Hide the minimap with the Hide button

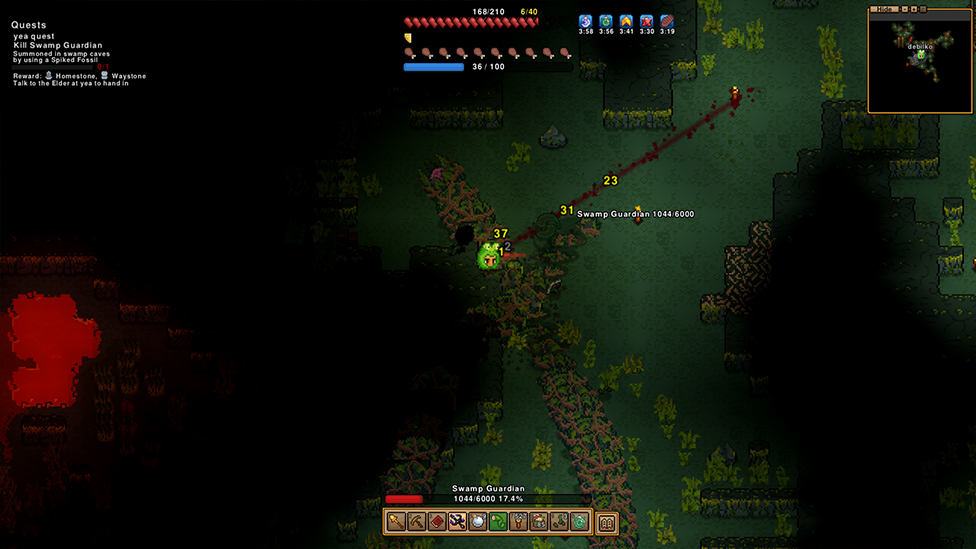[883, 9]
